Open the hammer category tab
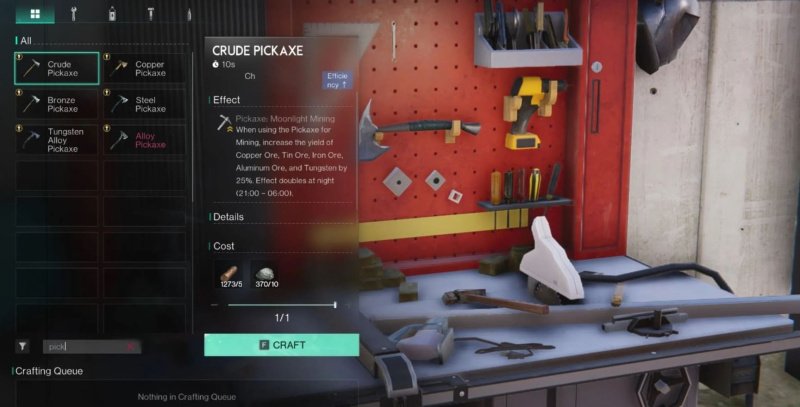Viewport: 800px width, 407px height. (x=151, y=14)
